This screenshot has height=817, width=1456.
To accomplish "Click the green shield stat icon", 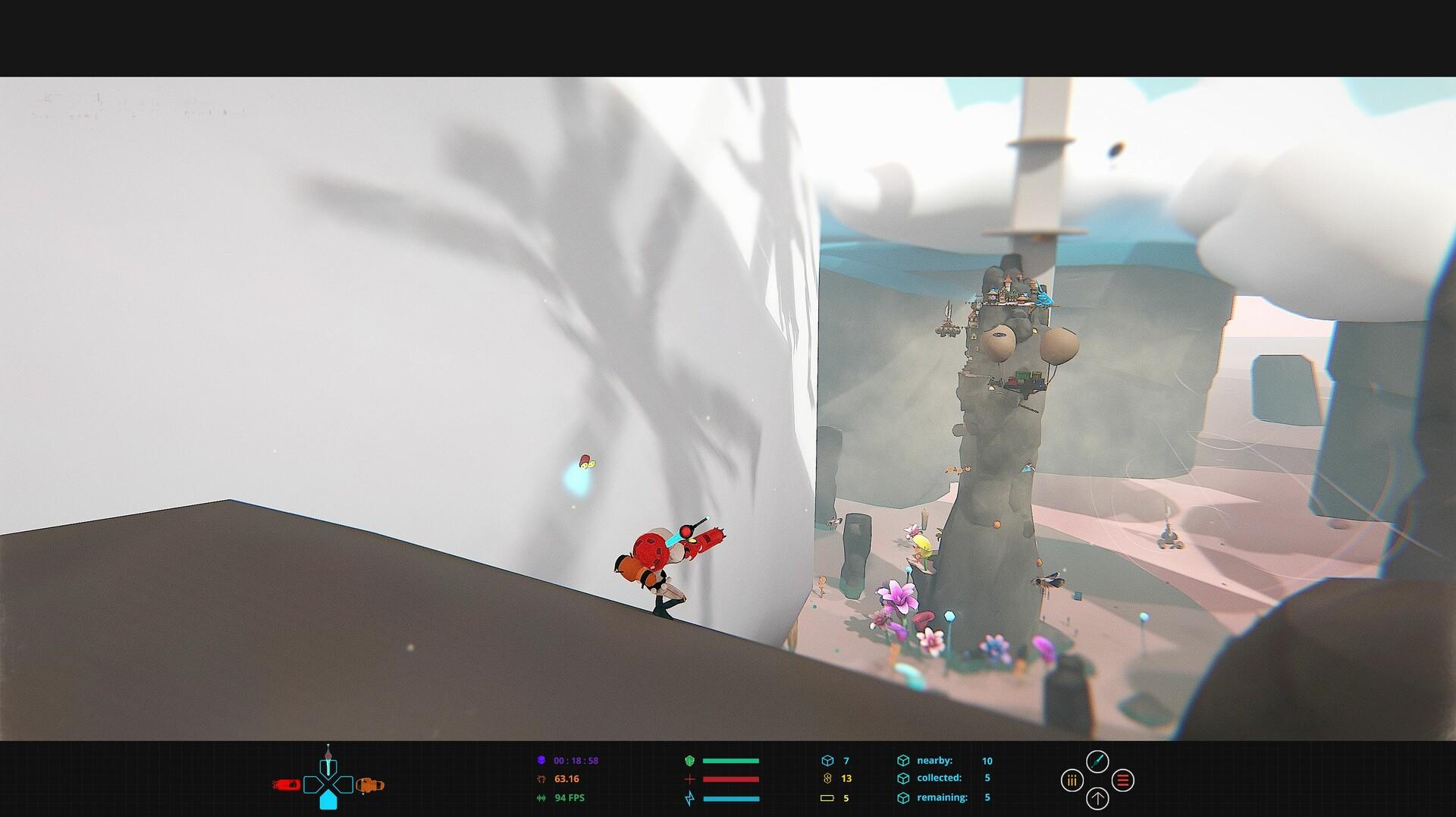I will (x=688, y=760).
